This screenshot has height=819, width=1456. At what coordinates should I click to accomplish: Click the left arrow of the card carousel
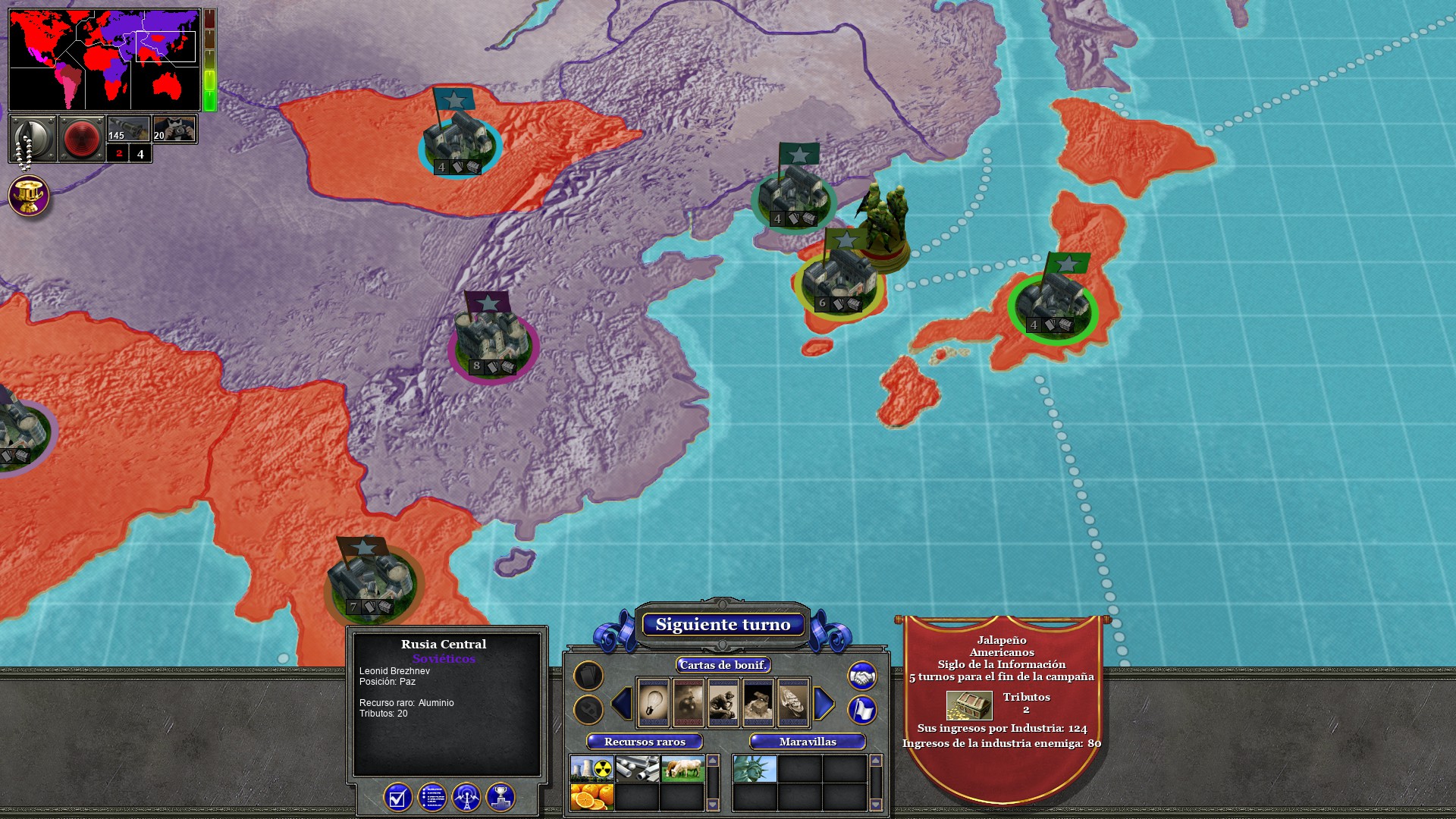623,704
